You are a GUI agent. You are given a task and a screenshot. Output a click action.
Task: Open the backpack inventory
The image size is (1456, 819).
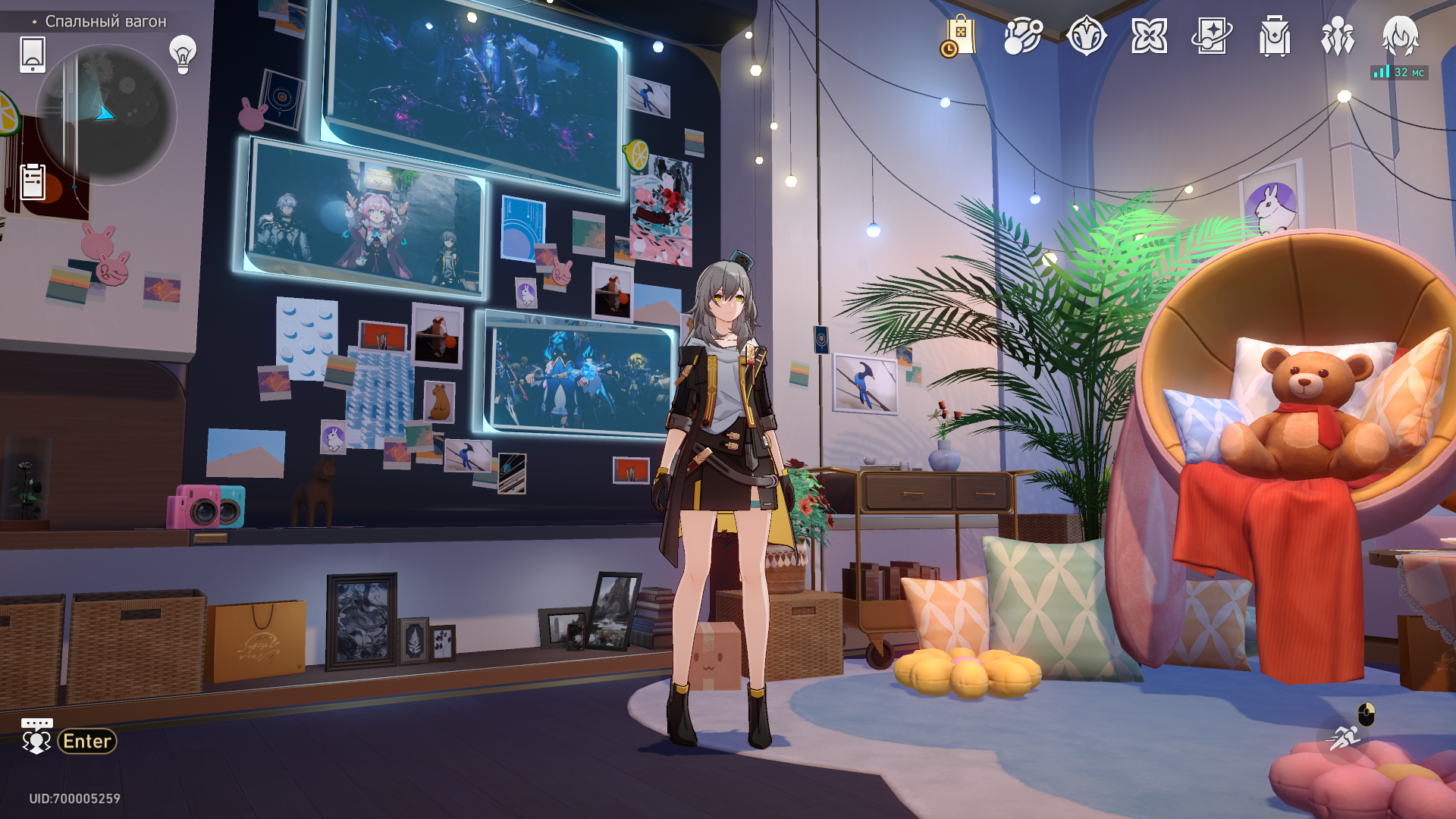1275,36
